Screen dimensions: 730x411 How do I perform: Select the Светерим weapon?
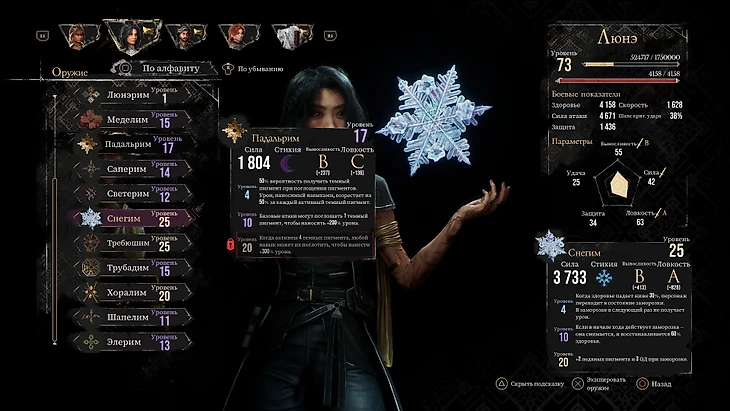click(x=125, y=193)
